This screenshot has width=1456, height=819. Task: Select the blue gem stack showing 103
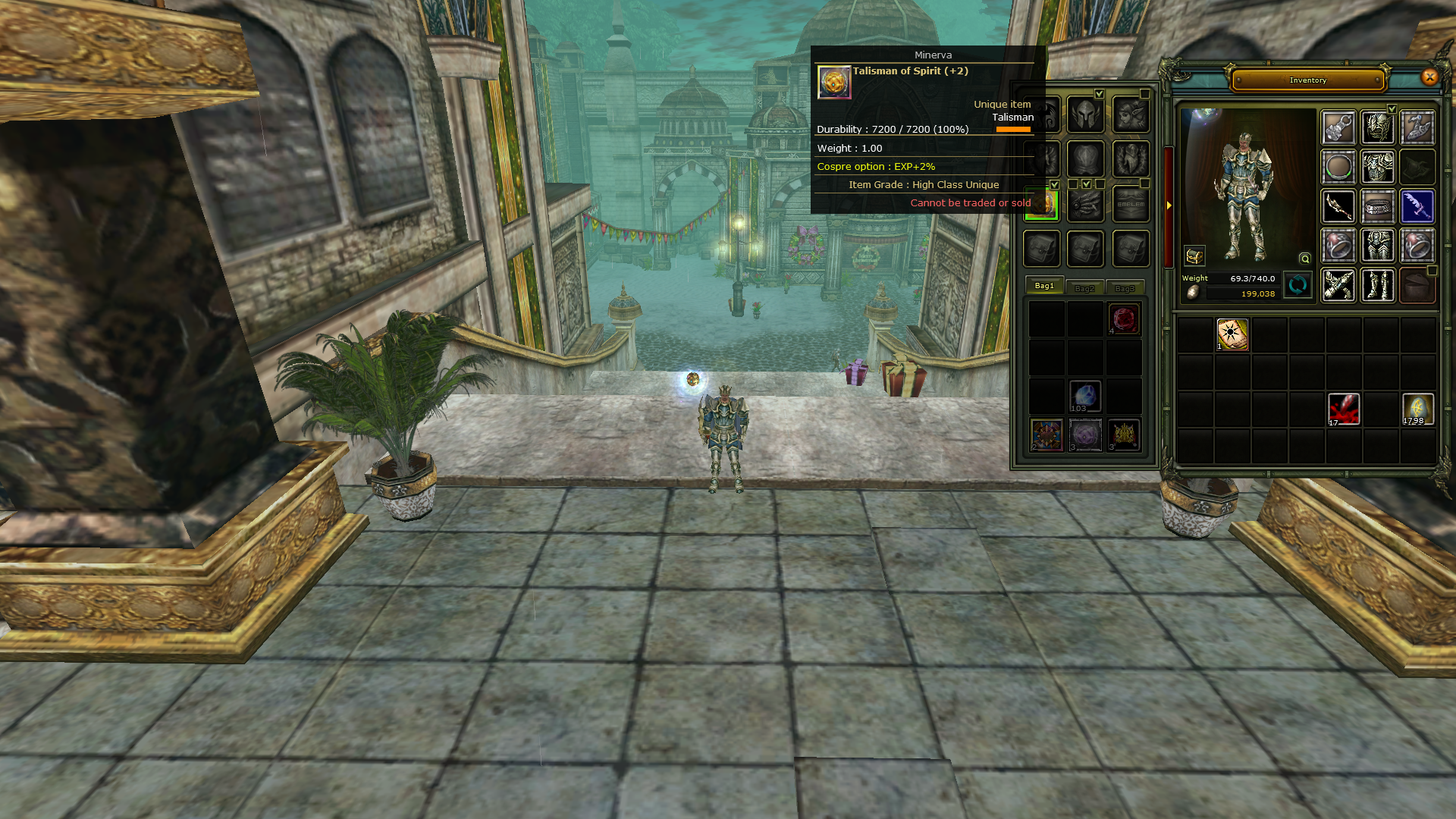tap(1084, 394)
